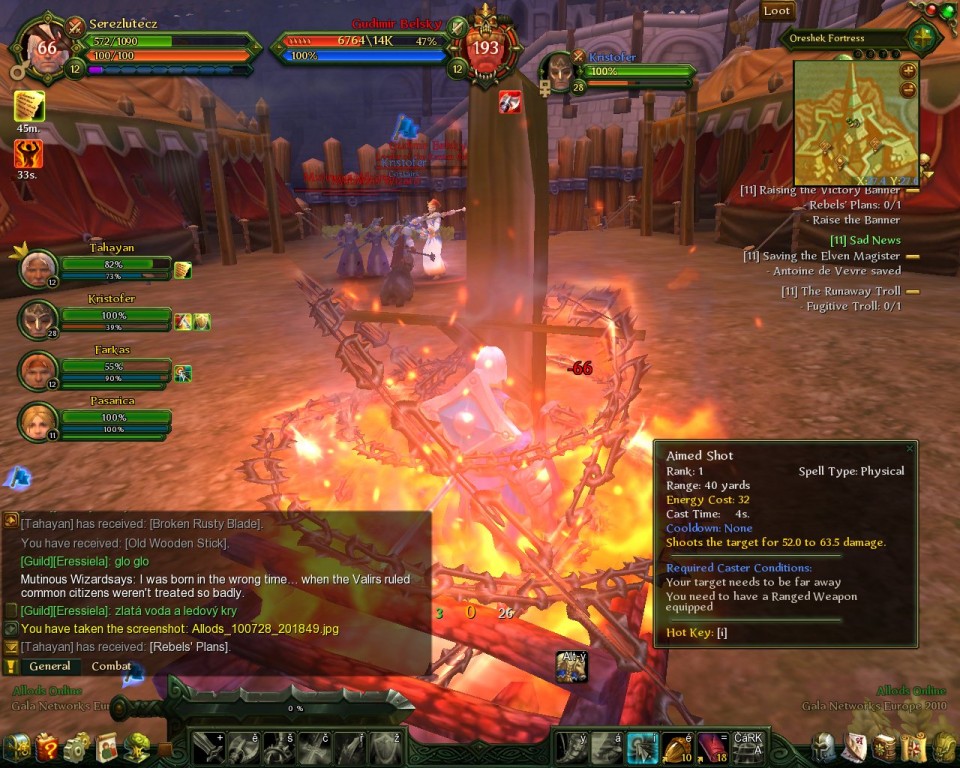Image resolution: width=960 pixels, height=768 pixels.
Task: Open the knight helmet character menu icon
Action: point(823,747)
